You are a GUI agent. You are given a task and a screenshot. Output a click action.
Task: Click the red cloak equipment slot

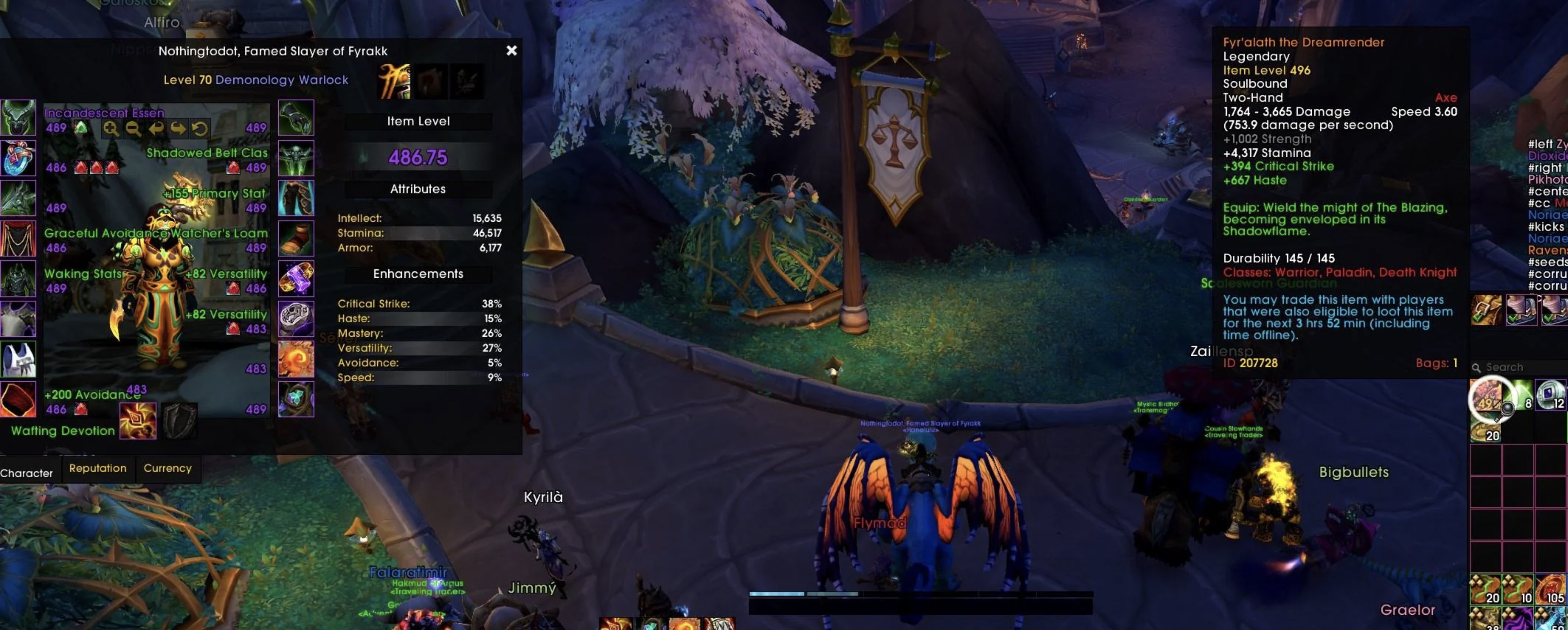tap(18, 238)
